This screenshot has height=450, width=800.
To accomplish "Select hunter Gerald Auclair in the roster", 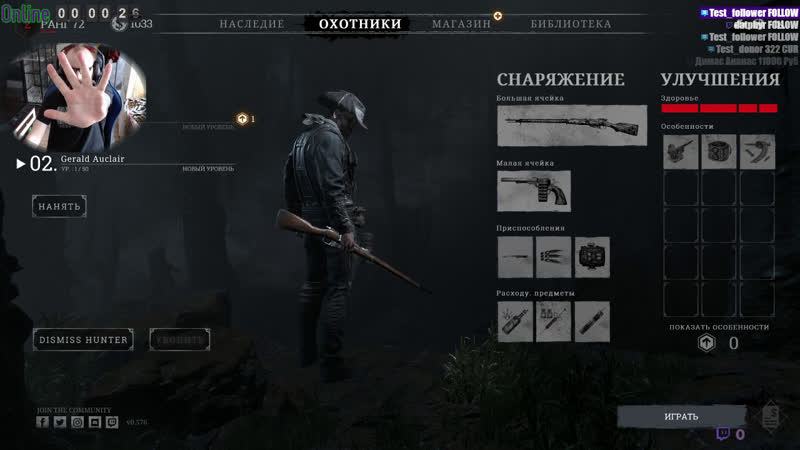I will [92, 160].
